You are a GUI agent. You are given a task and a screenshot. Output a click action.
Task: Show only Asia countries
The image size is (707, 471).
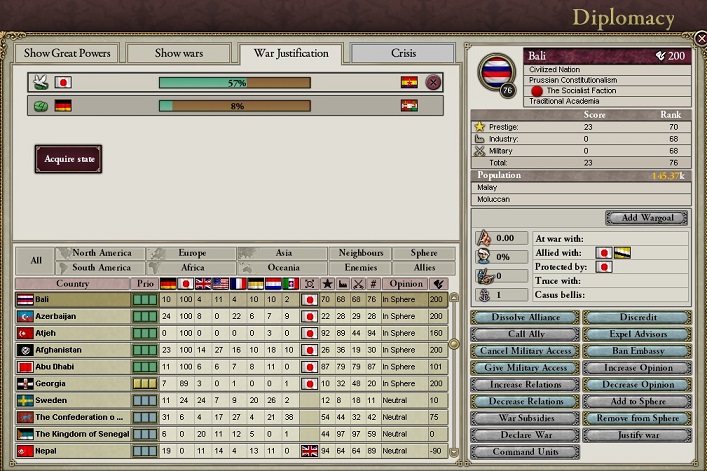pos(284,254)
